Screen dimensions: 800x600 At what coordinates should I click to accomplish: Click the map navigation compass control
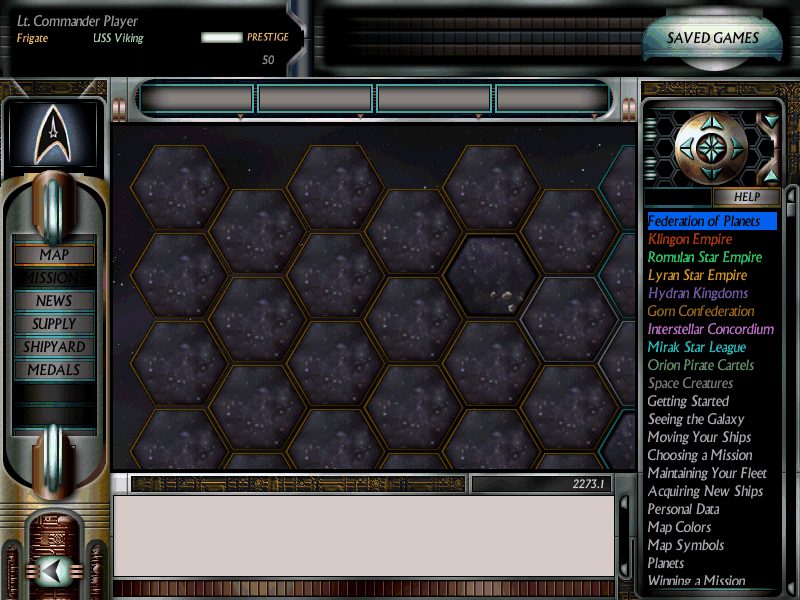[x=712, y=148]
